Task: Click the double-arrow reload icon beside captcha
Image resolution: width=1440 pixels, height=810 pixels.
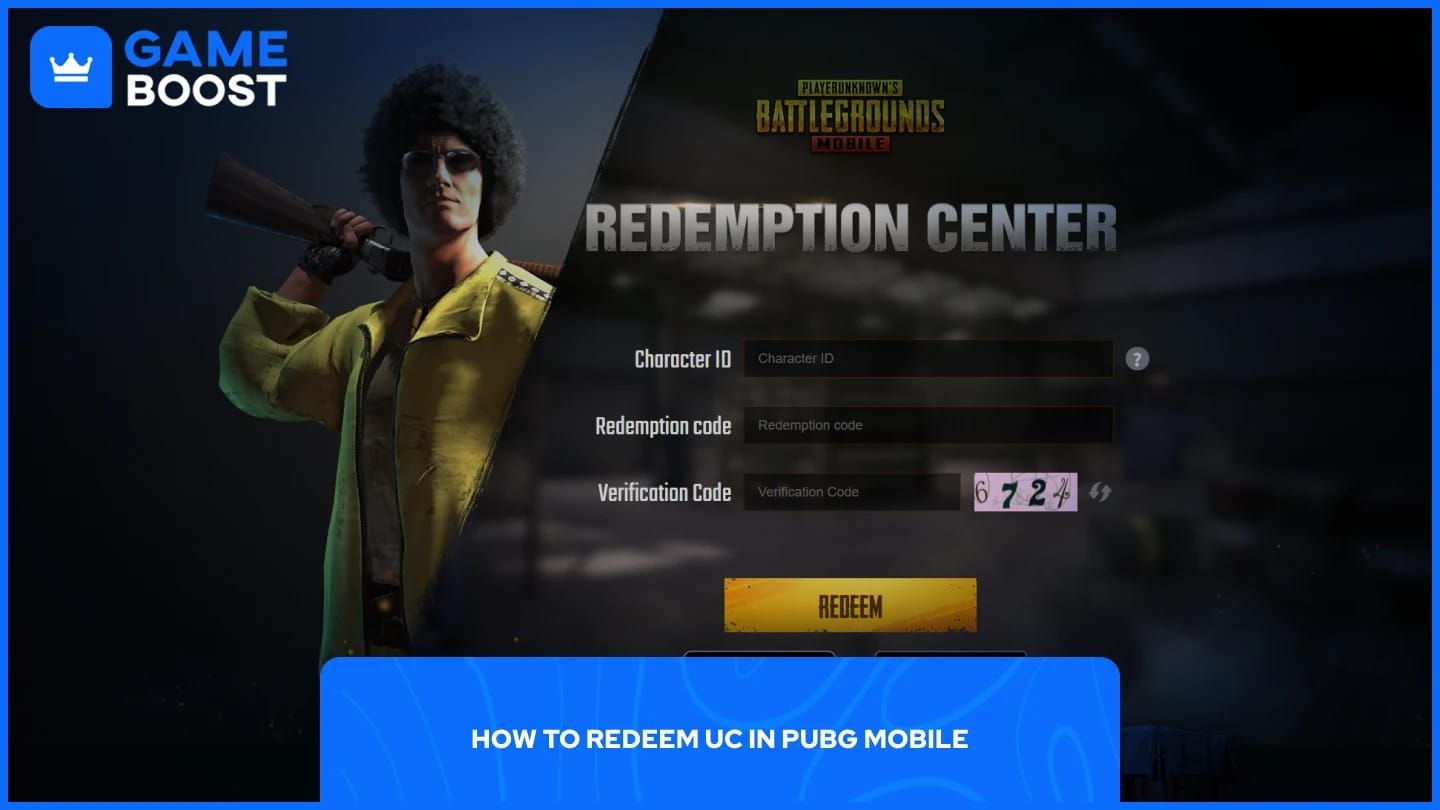Action: click(x=1100, y=491)
